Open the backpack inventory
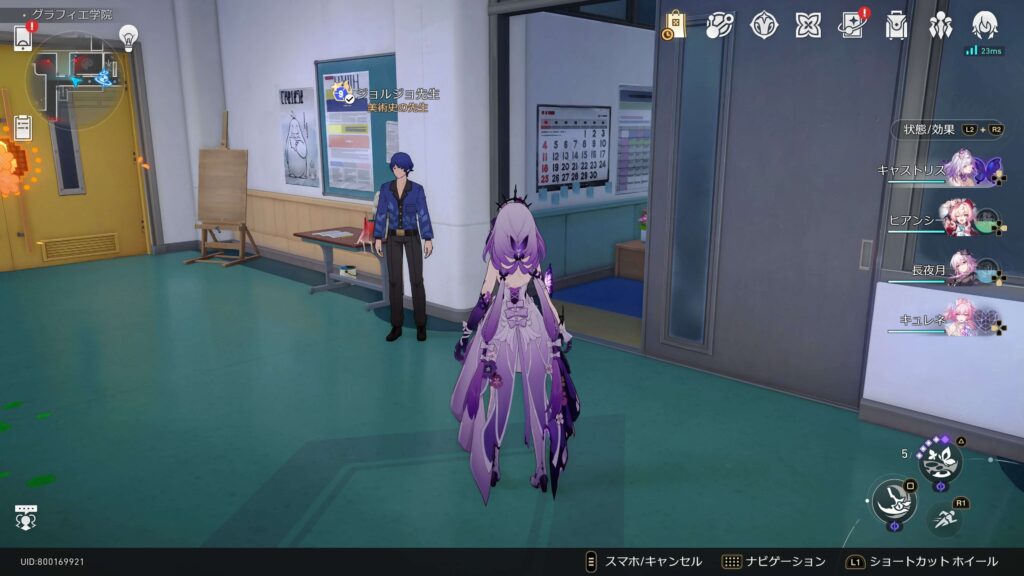1024x576 pixels. (x=896, y=26)
